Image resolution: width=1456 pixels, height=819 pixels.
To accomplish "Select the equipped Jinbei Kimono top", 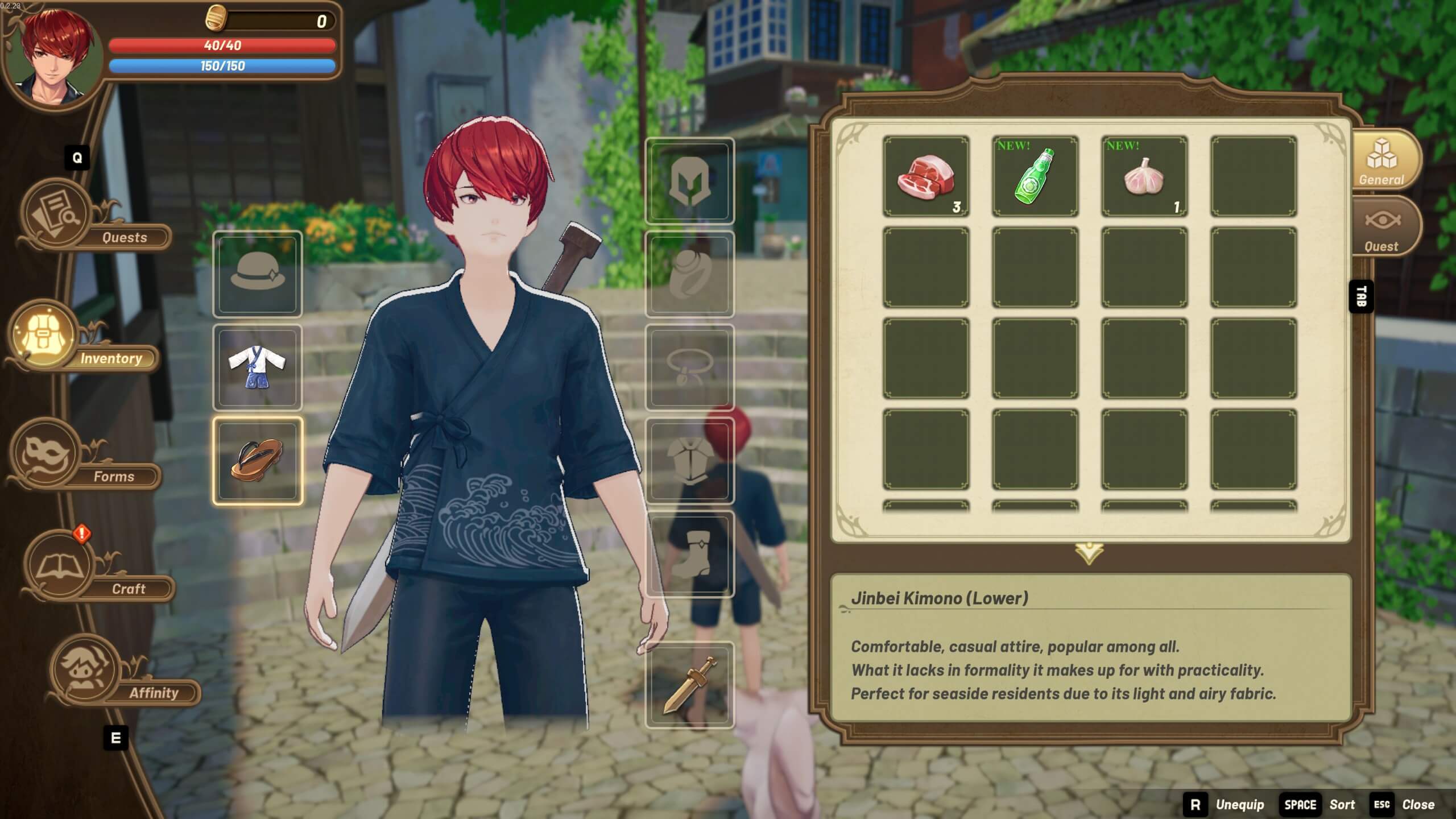I will [x=258, y=367].
